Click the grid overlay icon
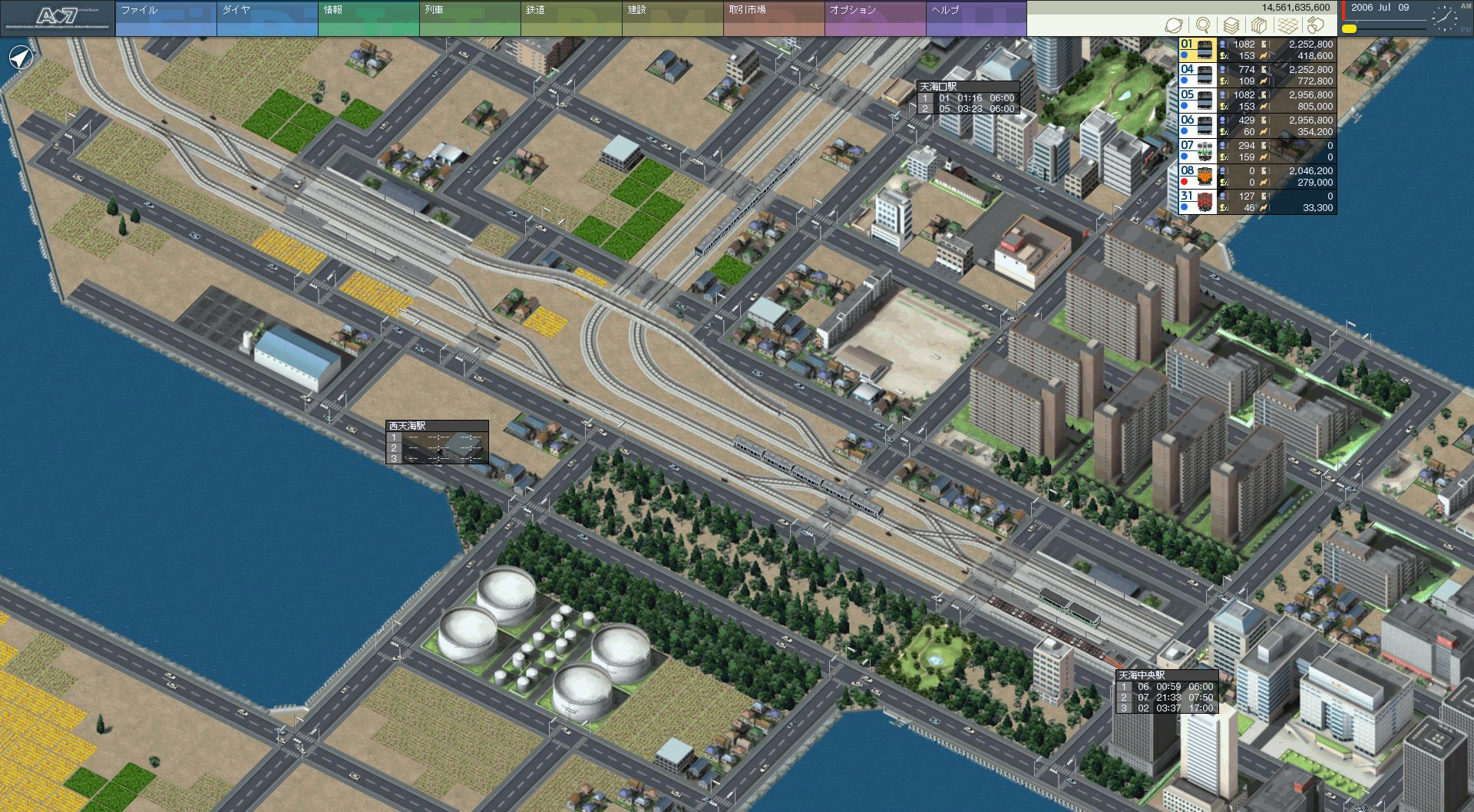Image resolution: width=1474 pixels, height=812 pixels. tap(1287, 26)
